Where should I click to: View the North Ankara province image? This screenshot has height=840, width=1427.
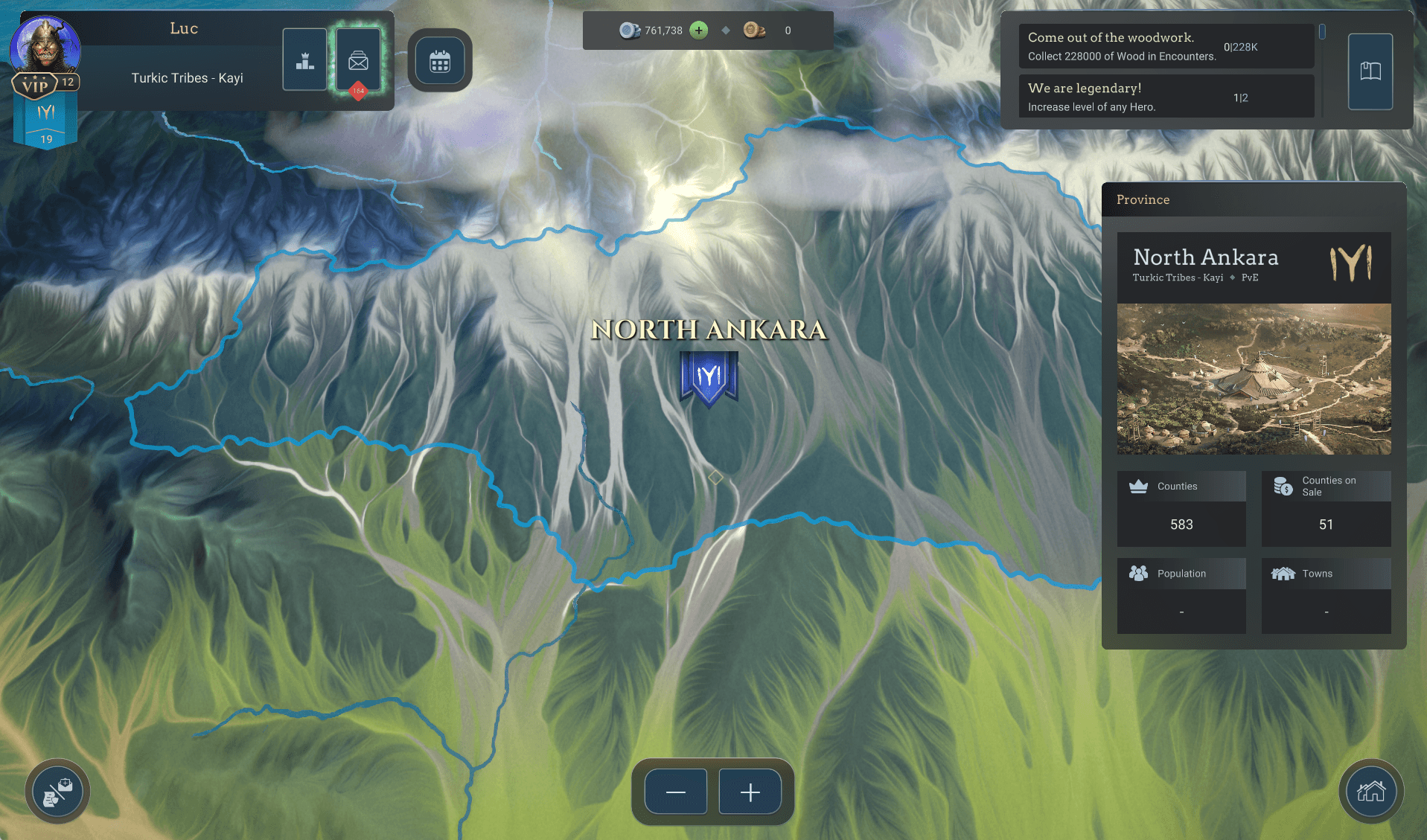coord(1254,378)
